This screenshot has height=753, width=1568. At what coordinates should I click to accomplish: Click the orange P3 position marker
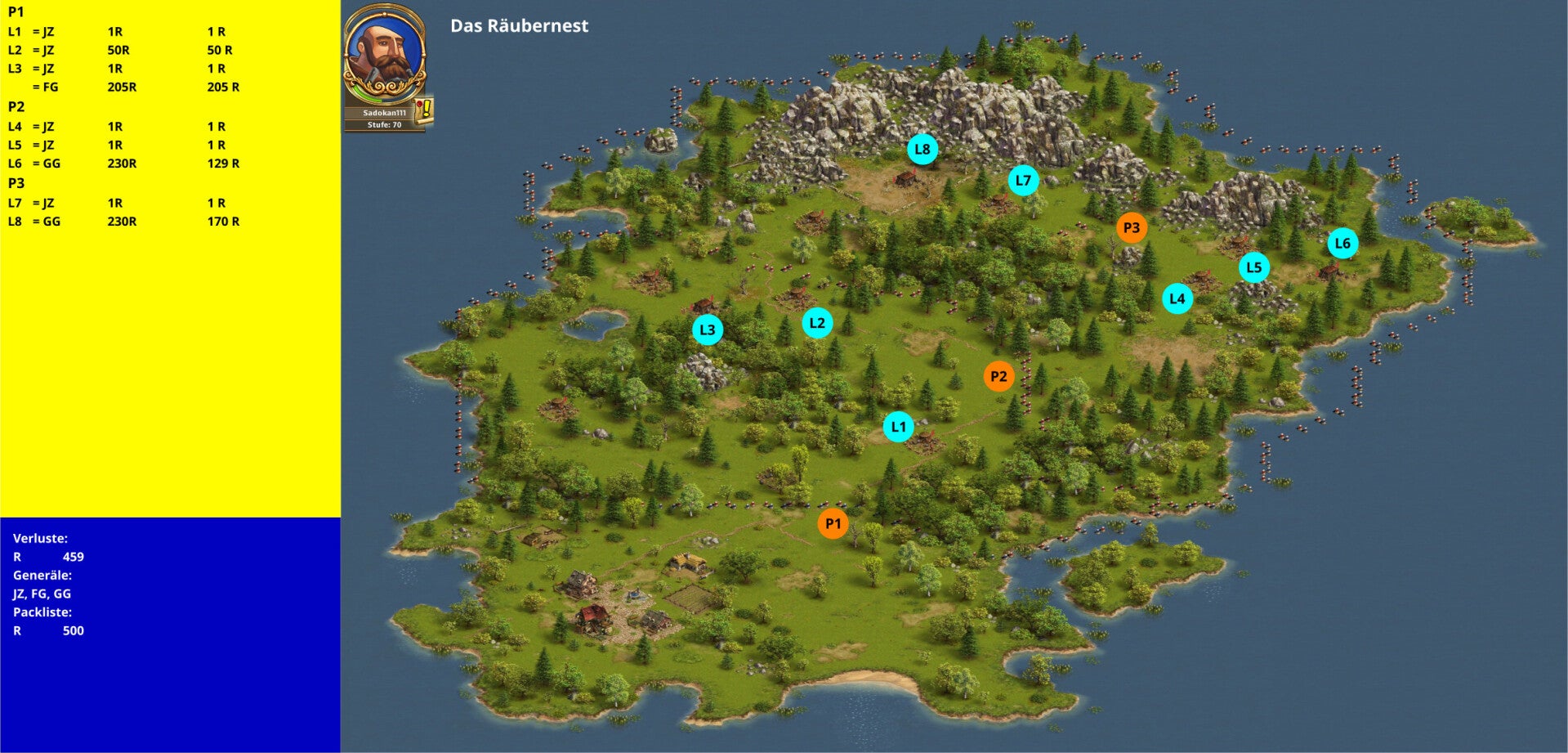[1131, 228]
